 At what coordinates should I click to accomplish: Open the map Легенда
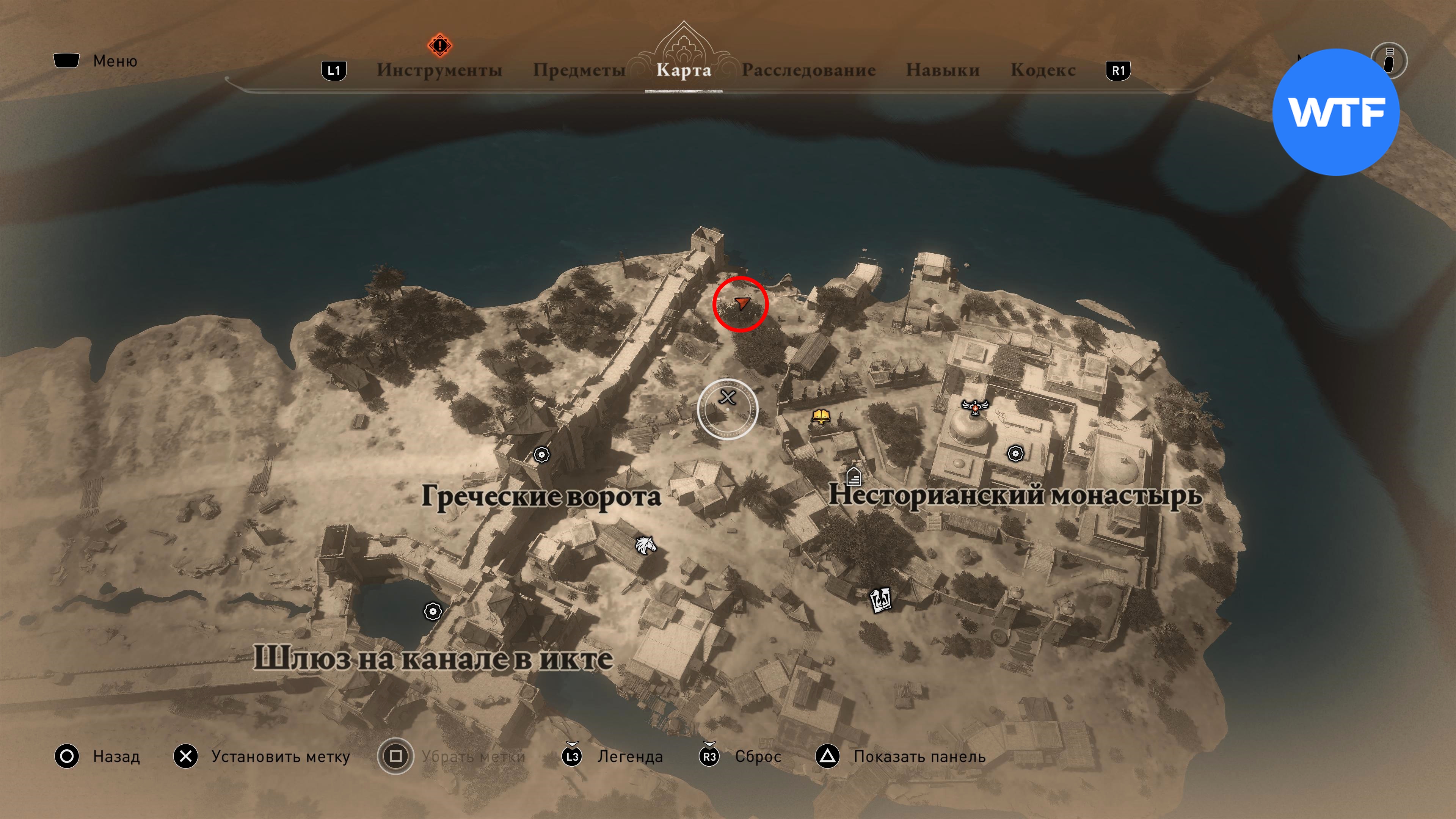630,756
